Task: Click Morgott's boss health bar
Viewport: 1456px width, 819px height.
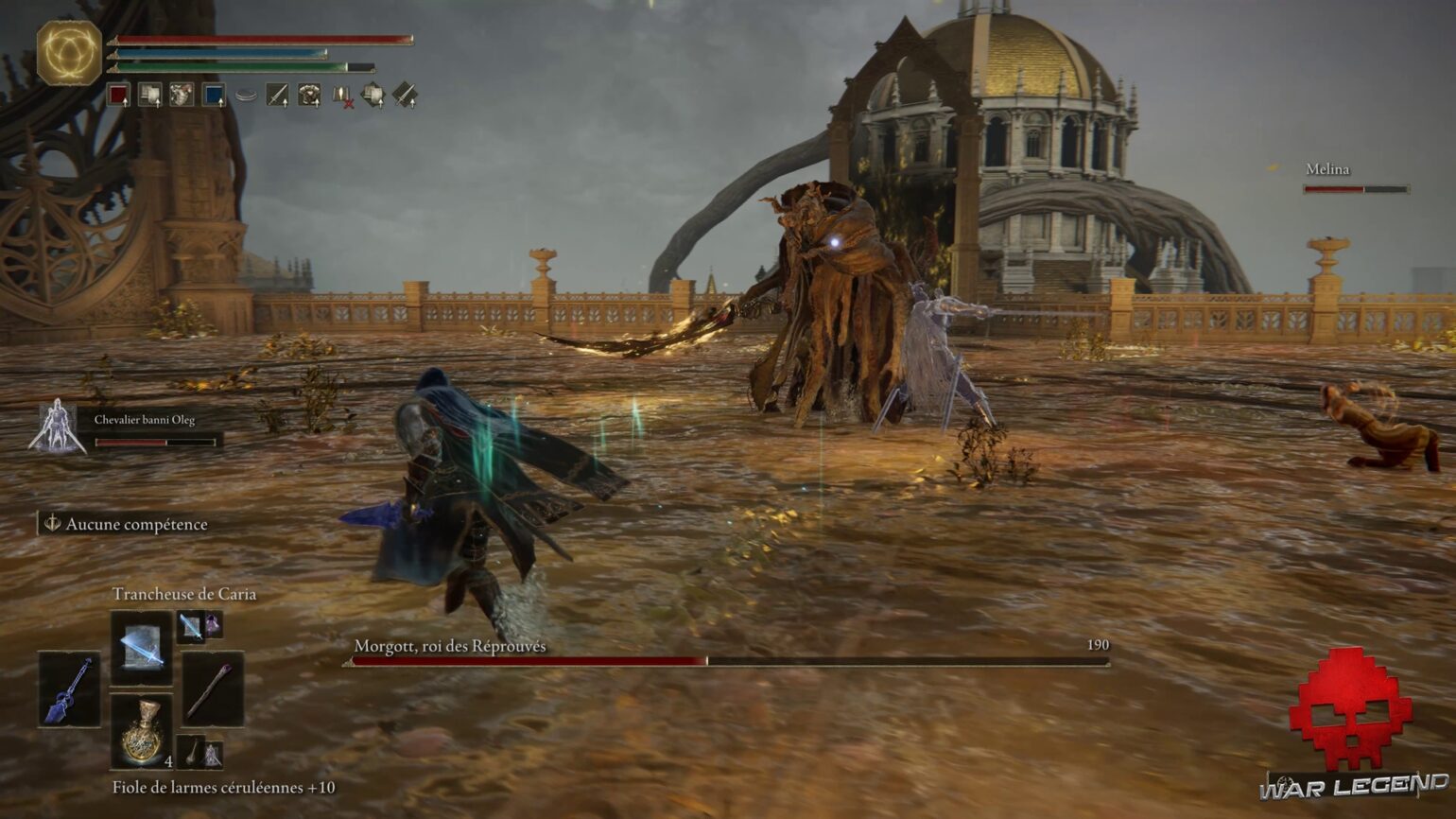Action: pos(728,659)
